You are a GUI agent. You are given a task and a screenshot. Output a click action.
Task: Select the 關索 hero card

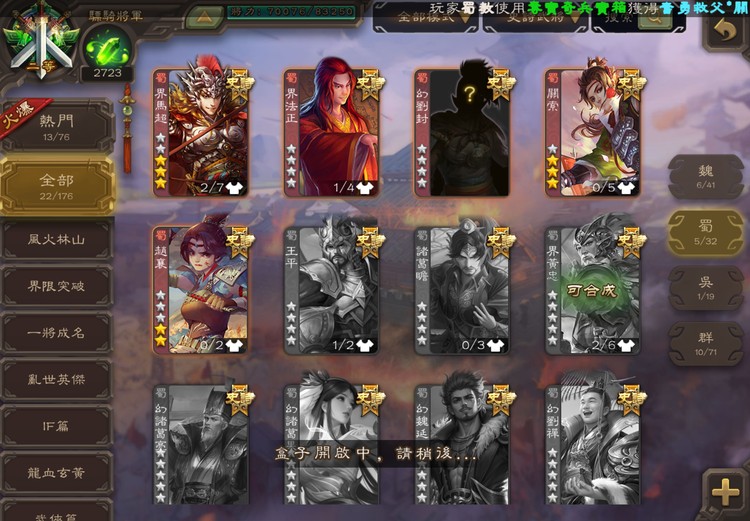pyautogui.click(x=593, y=132)
